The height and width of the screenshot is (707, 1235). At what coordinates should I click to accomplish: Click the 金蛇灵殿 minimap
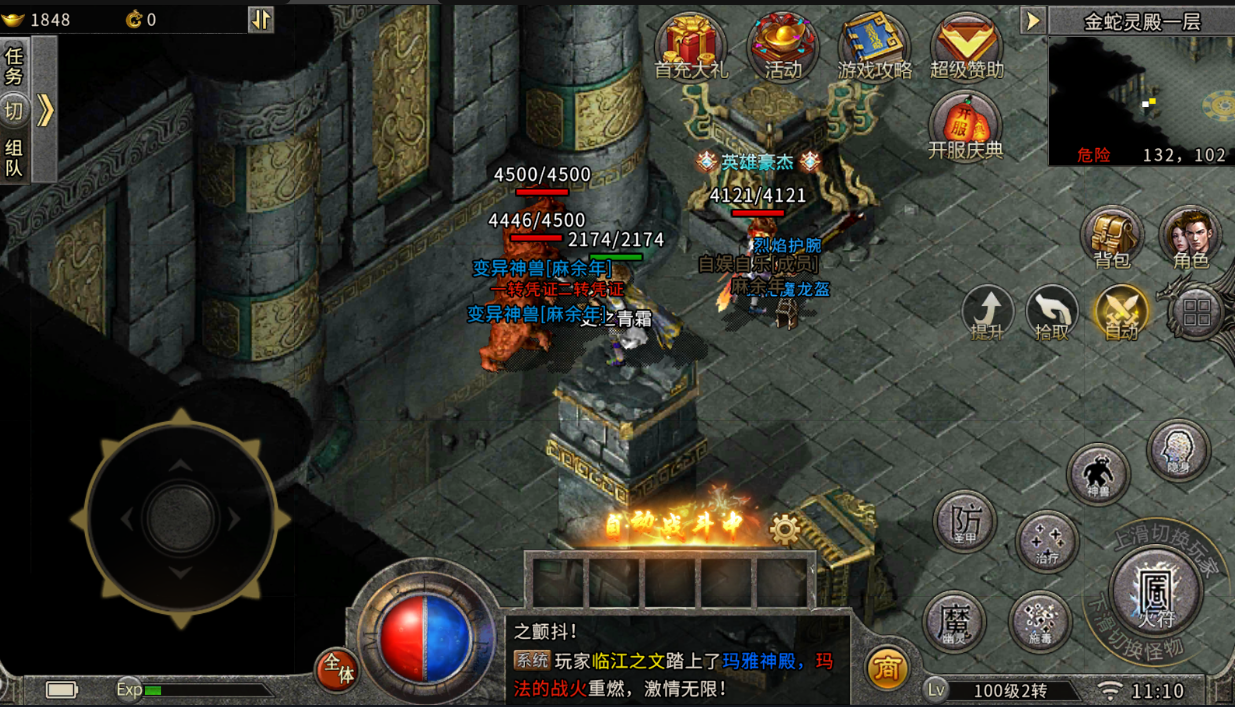point(1141,95)
